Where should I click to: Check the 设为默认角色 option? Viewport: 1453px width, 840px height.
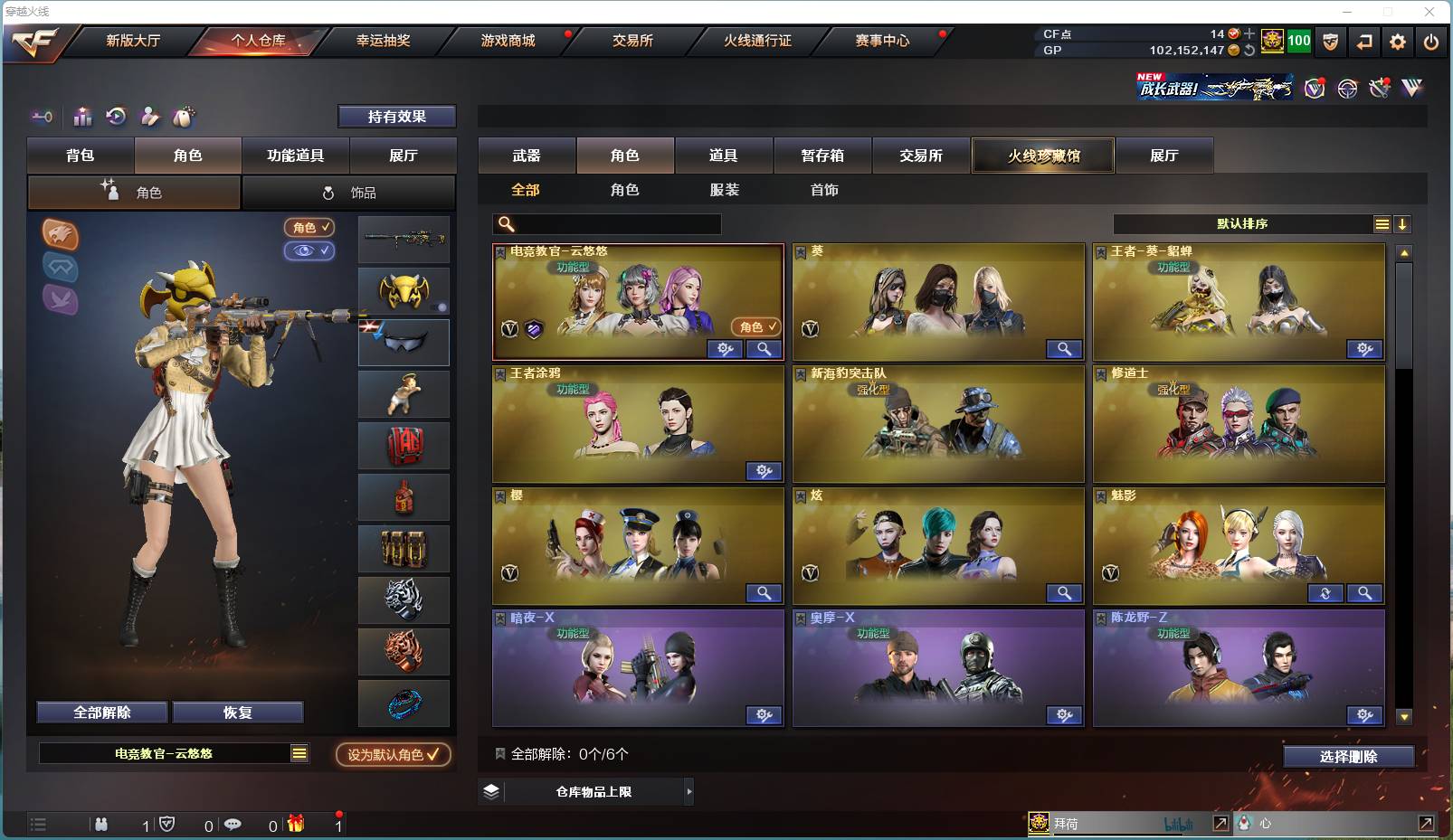click(x=392, y=755)
